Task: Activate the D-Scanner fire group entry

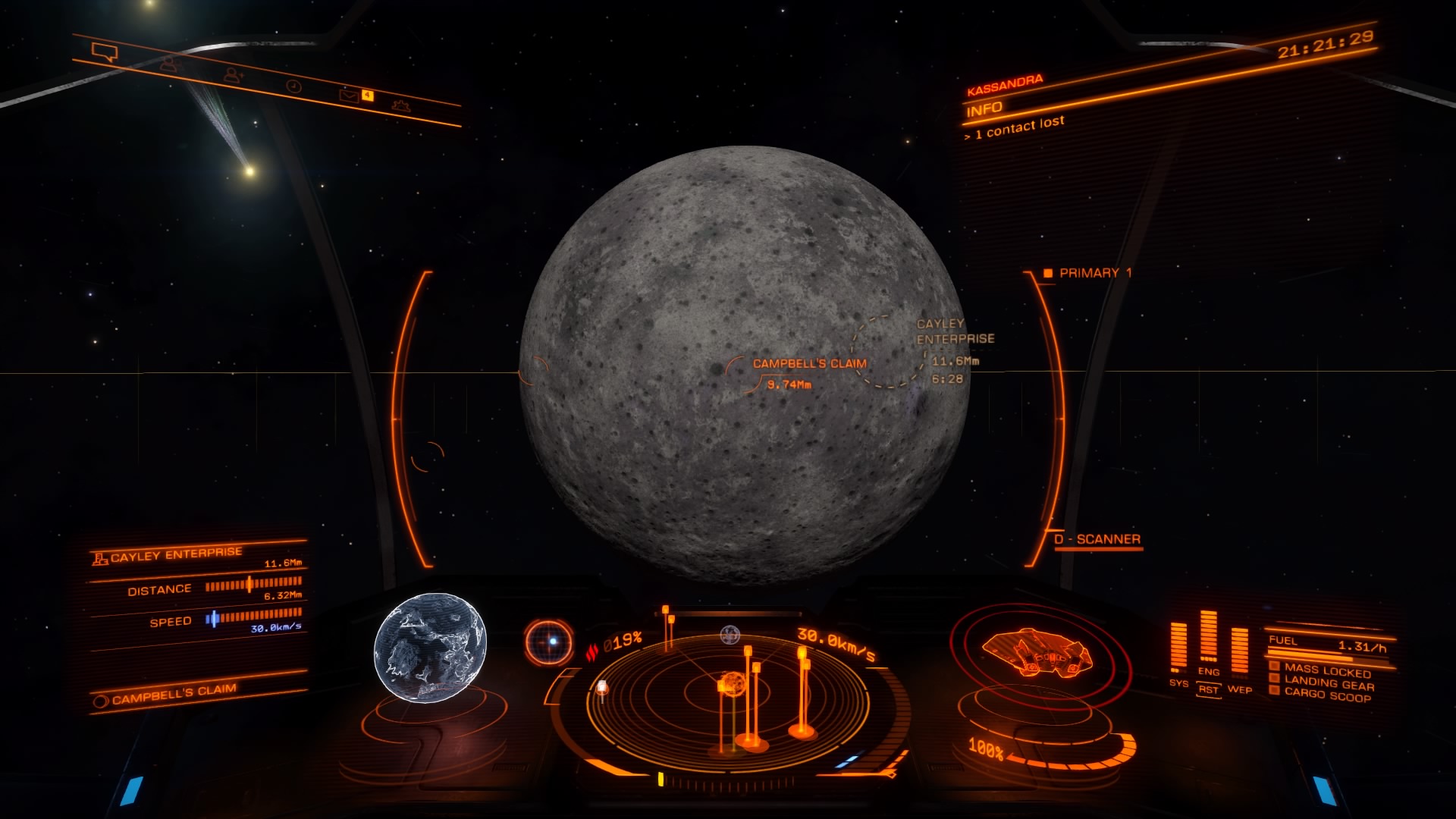Action: (1107, 539)
